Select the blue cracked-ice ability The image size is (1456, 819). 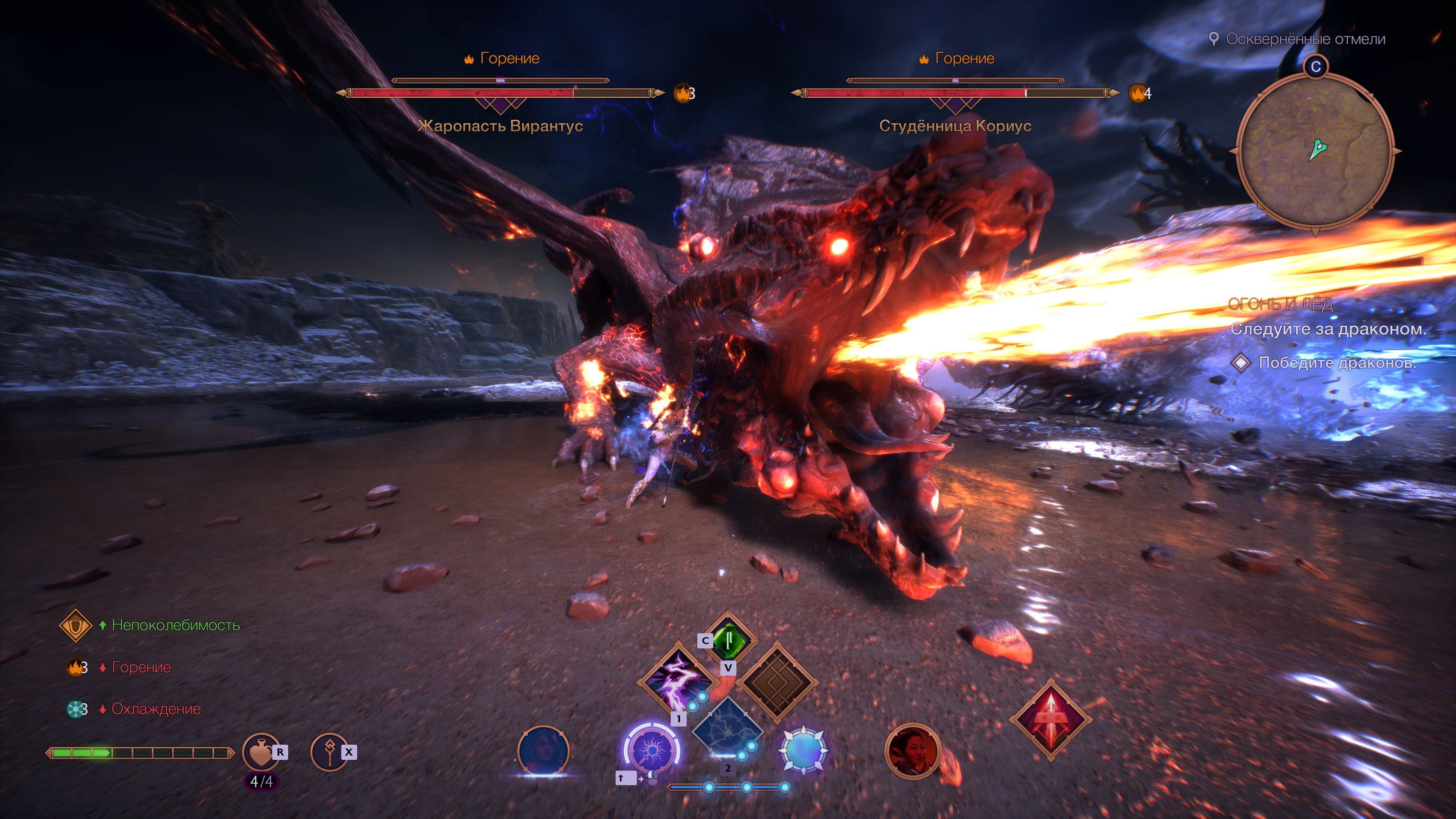coord(728,731)
